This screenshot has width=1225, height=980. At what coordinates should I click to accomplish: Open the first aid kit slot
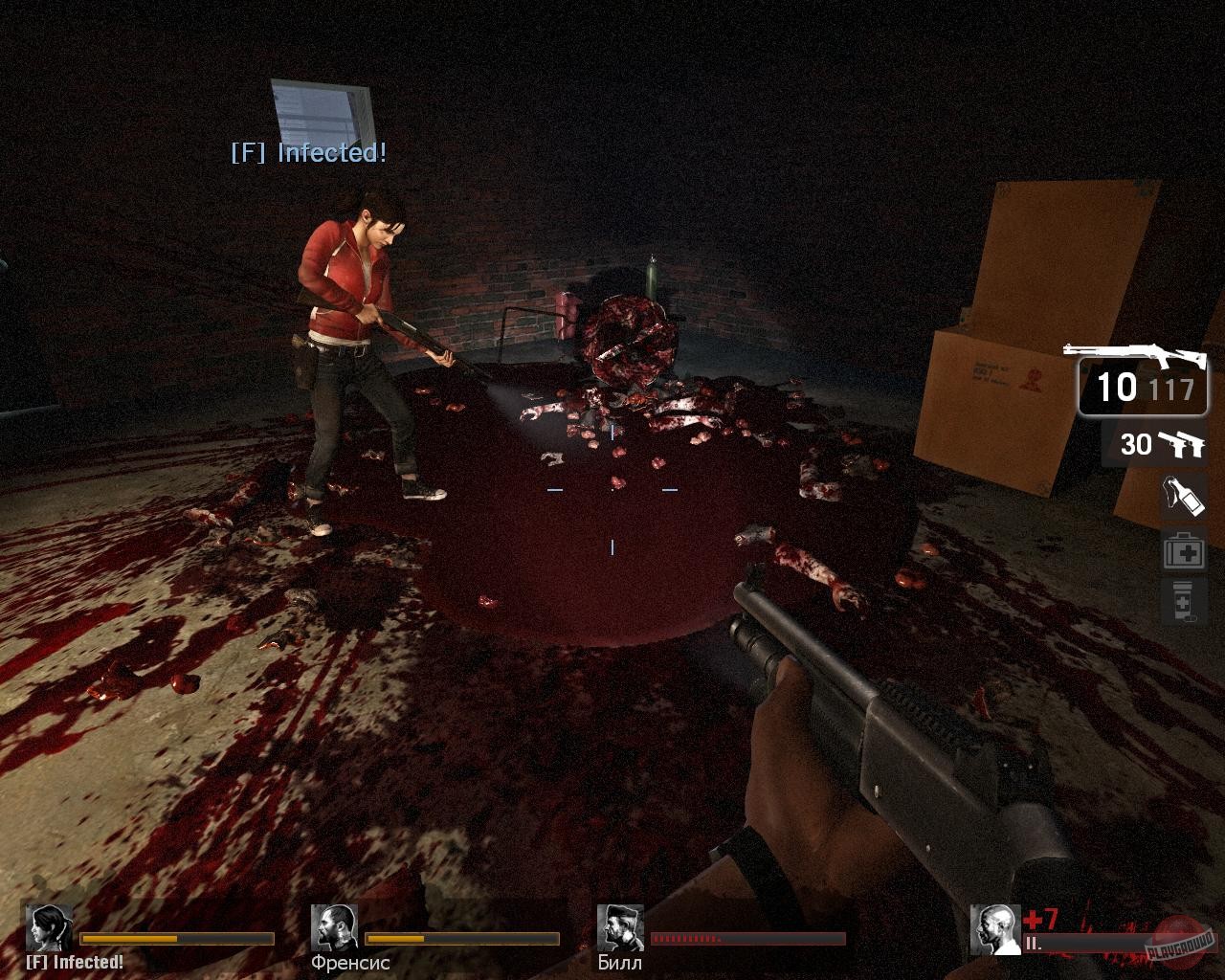pyautogui.click(x=1183, y=552)
